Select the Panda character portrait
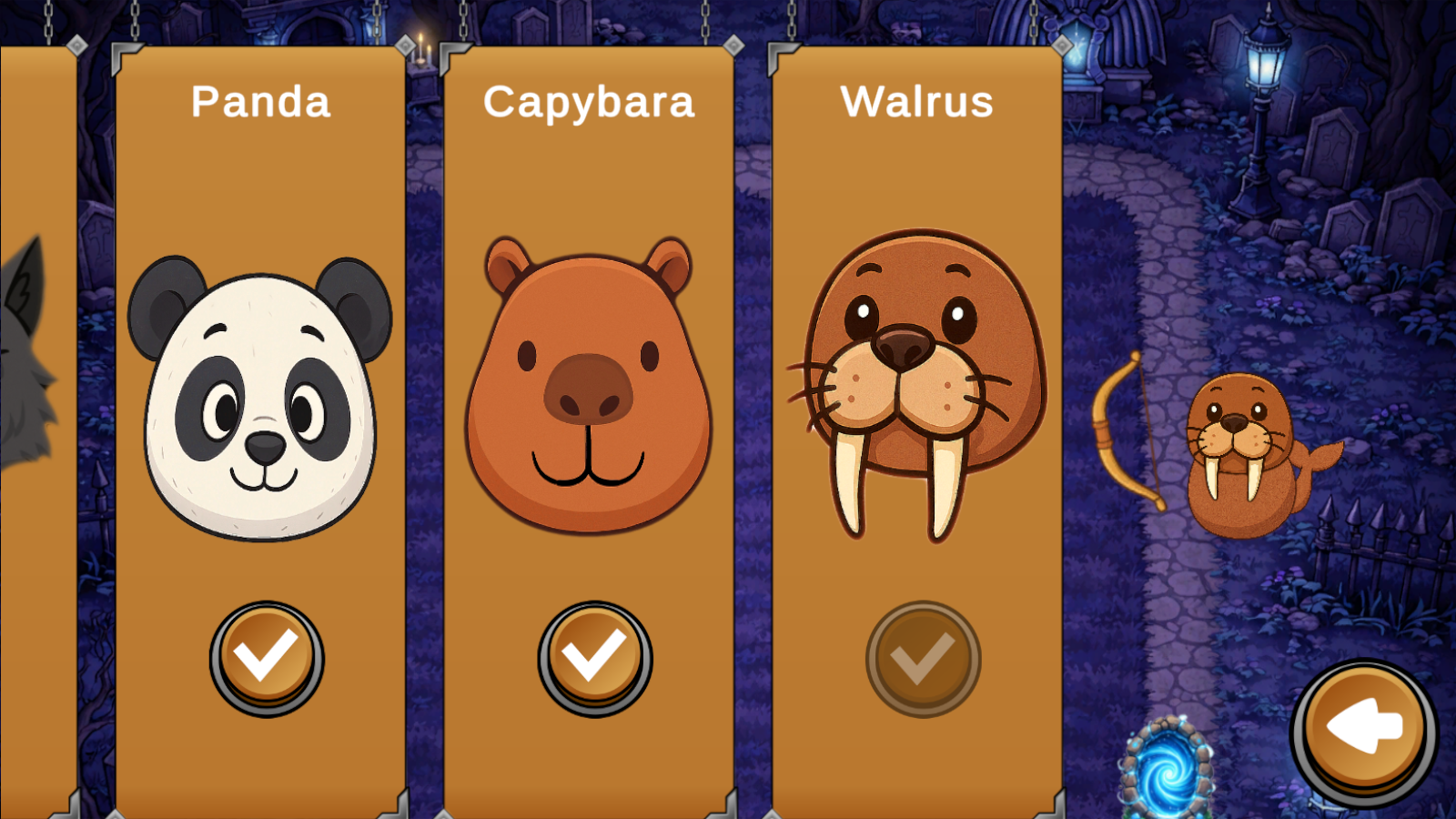 [x=259, y=400]
